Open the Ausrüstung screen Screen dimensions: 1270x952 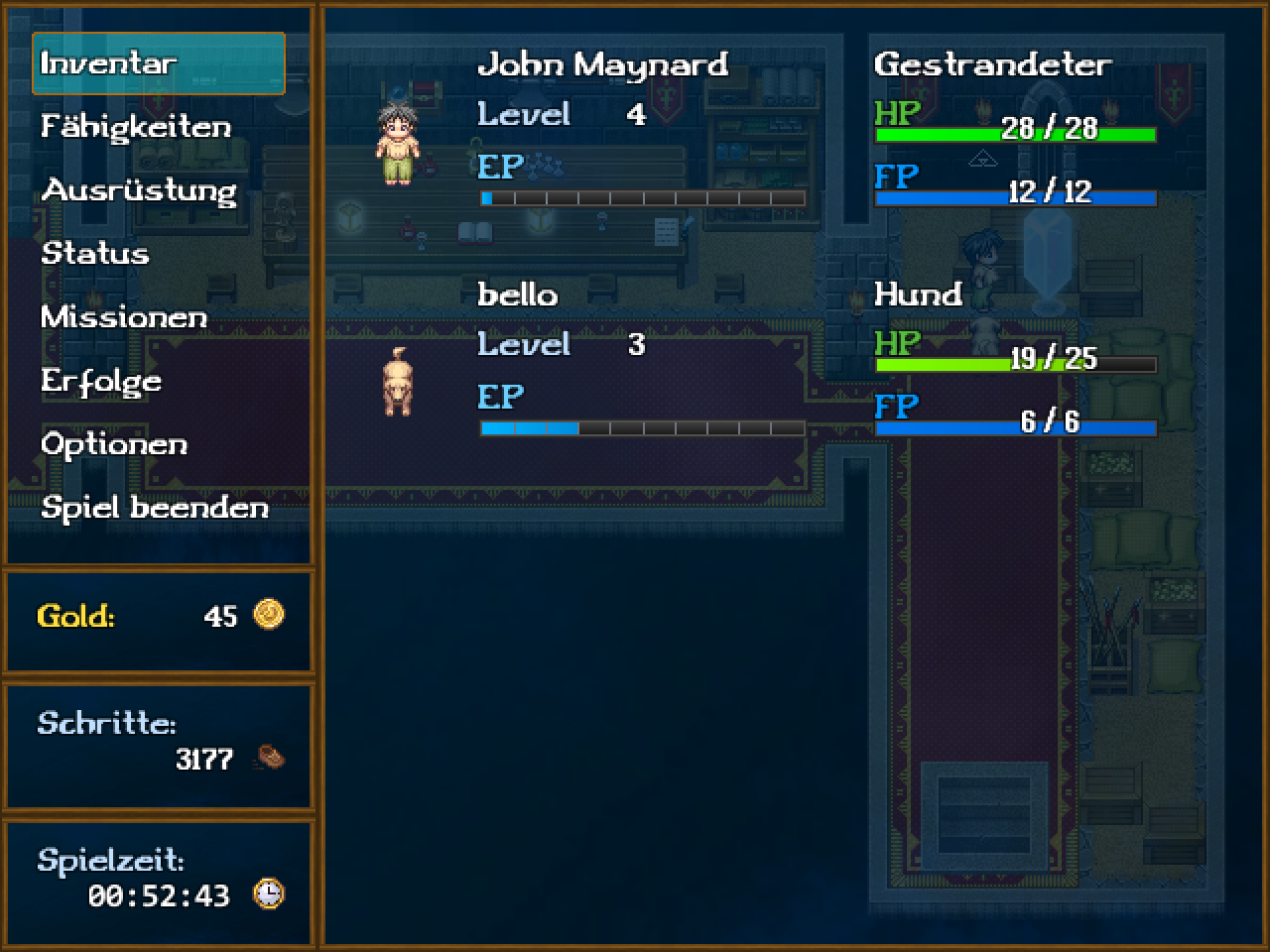(x=139, y=190)
